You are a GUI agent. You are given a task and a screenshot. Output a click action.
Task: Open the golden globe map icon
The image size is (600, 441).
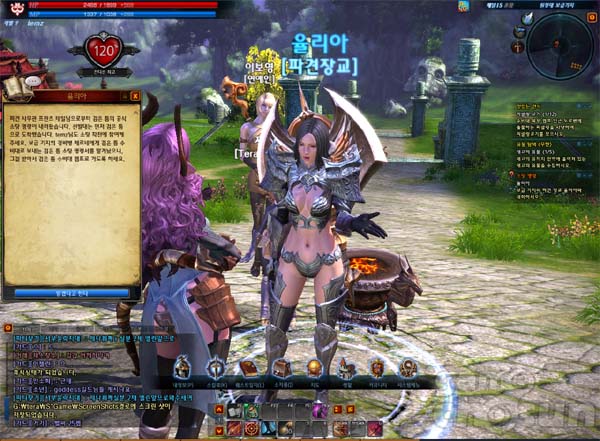(x=313, y=367)
